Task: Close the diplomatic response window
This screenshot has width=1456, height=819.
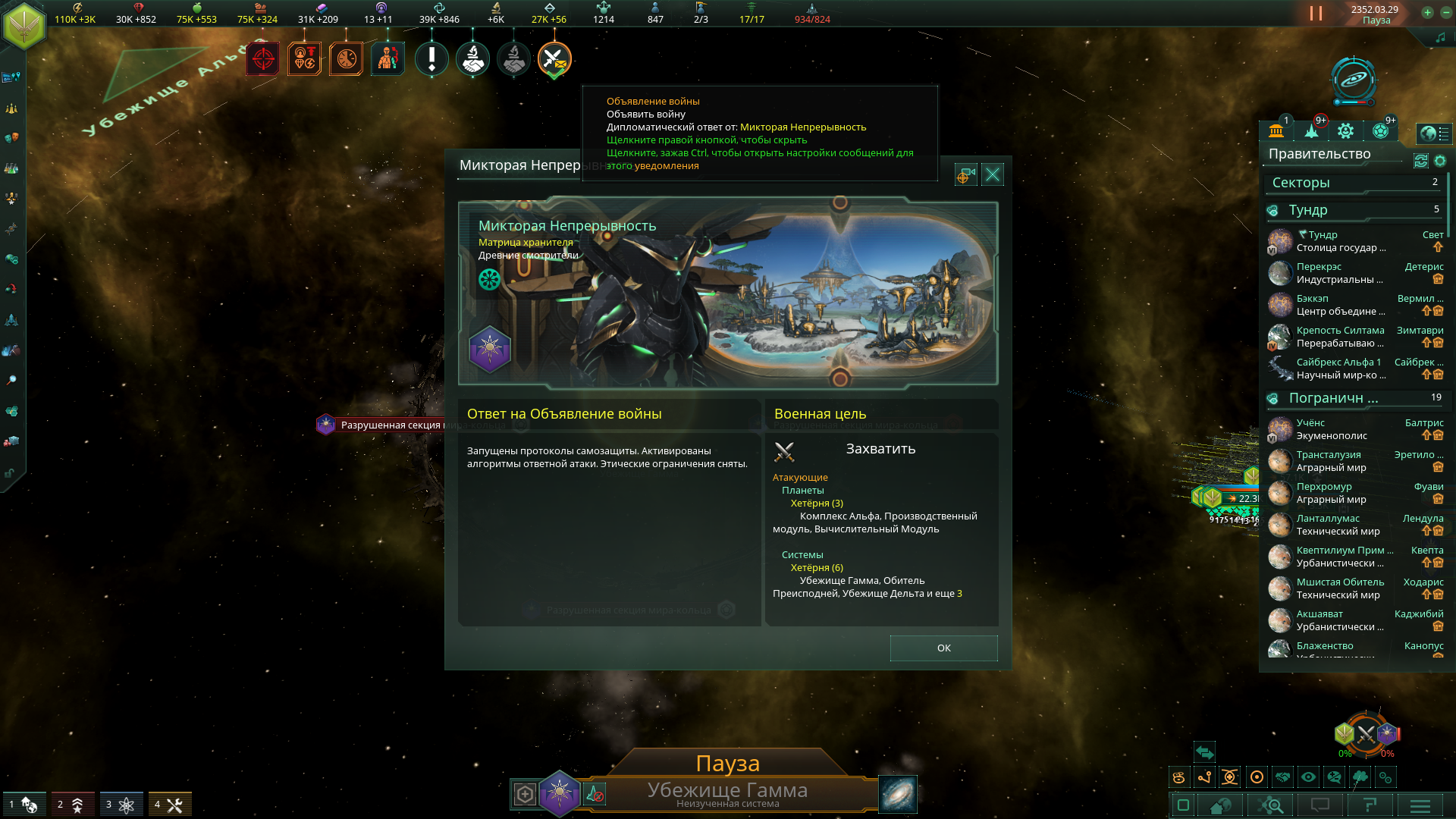Action: point(992,175)
